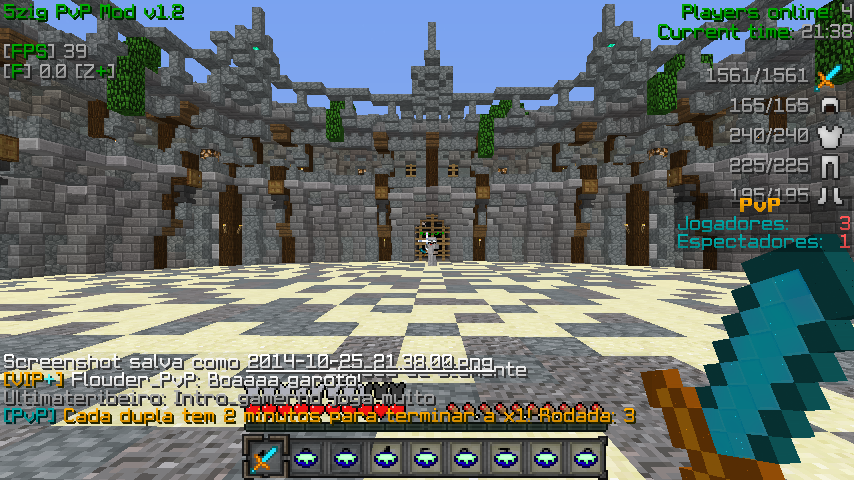Click the boots durability icon
Viewport: 854px width, 480px height.
pos(828,194)
